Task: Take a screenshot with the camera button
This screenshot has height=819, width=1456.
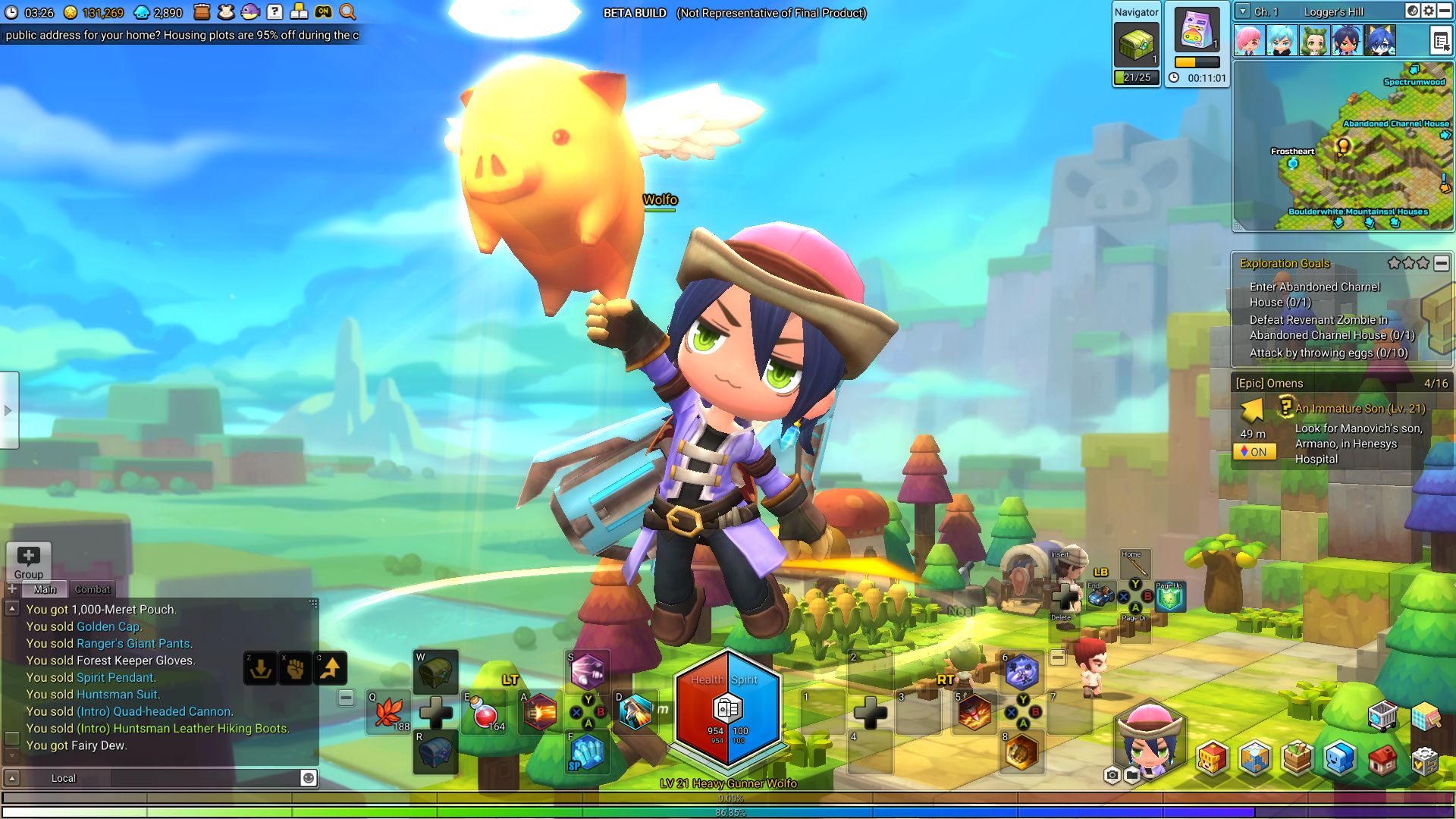Action: 1112,775
